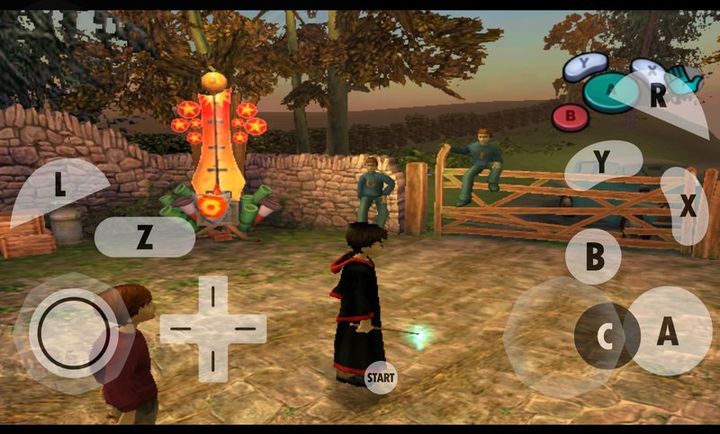The width and height of the screenshot is (720, 434).
Task: Tap the small START touch button
Action: 380,377
